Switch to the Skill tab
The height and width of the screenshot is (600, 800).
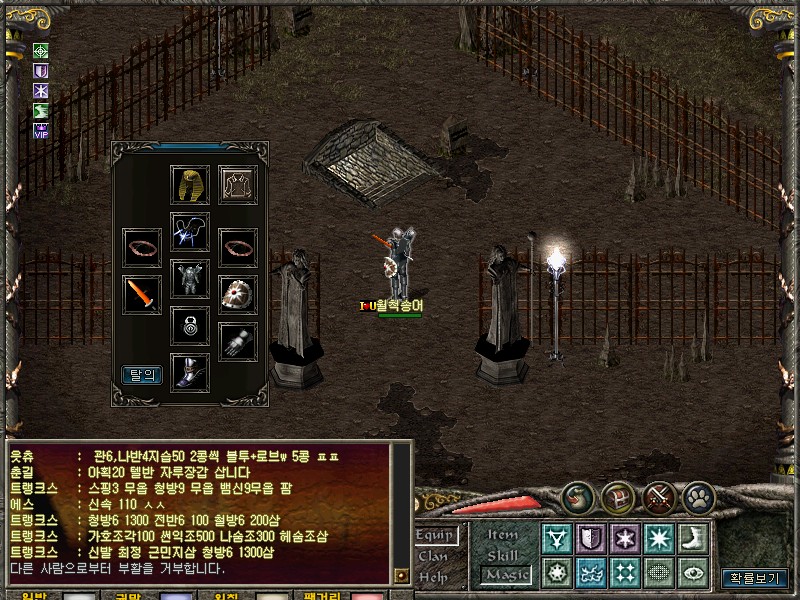[503, 555]
